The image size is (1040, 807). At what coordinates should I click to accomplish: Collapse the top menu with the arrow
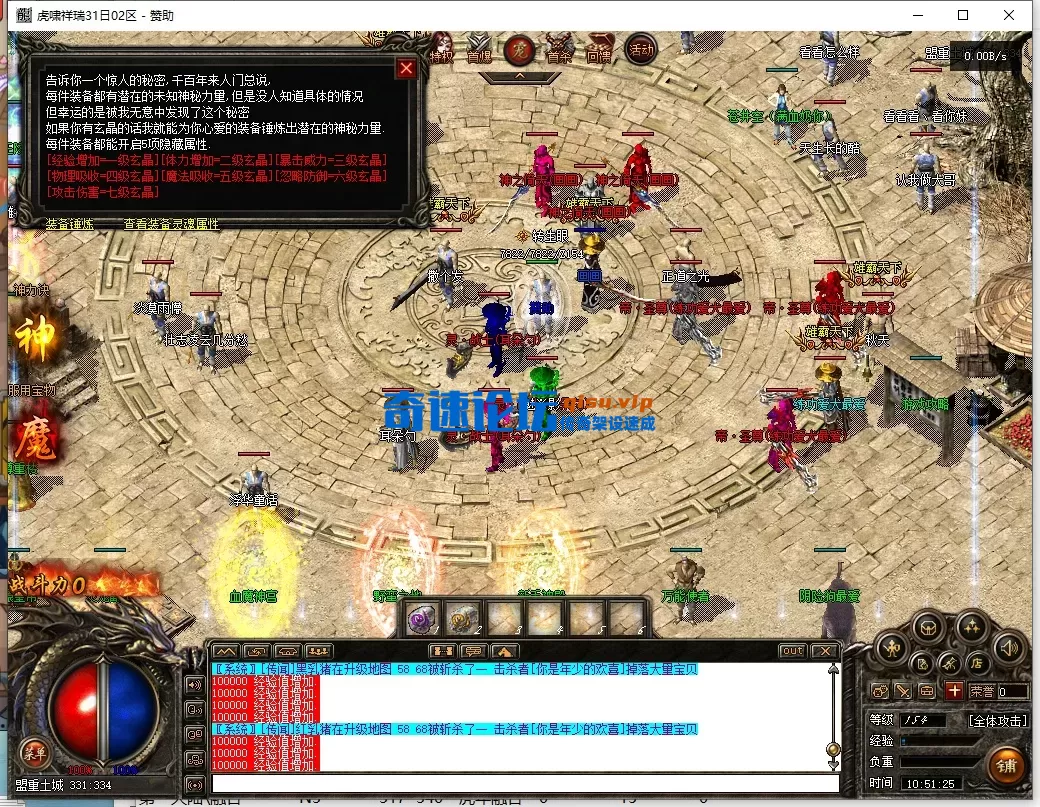pyautogui.click(x=519, y=76)
